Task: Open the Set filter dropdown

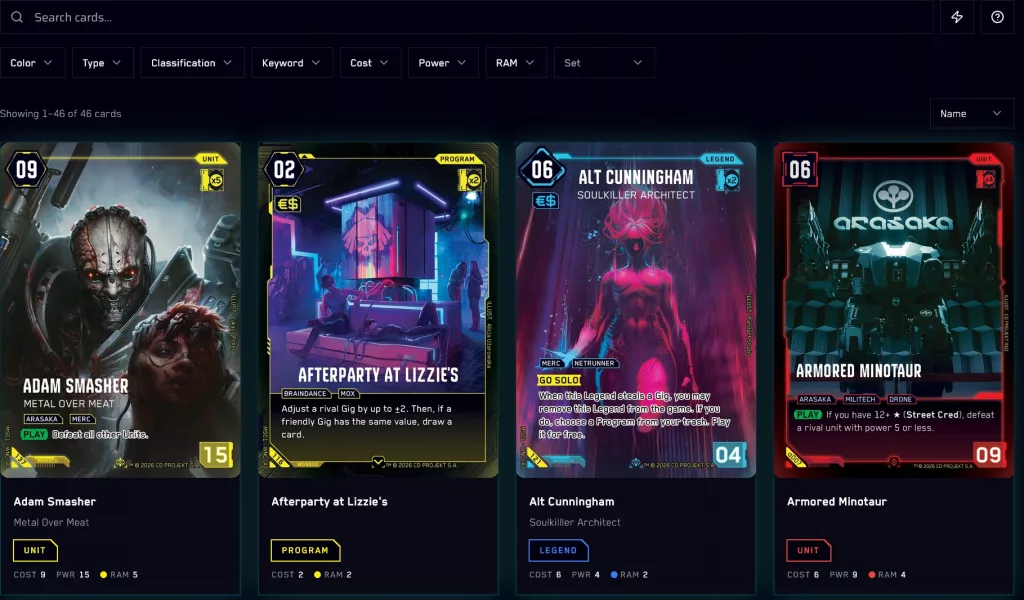Action: pos(604,63)
